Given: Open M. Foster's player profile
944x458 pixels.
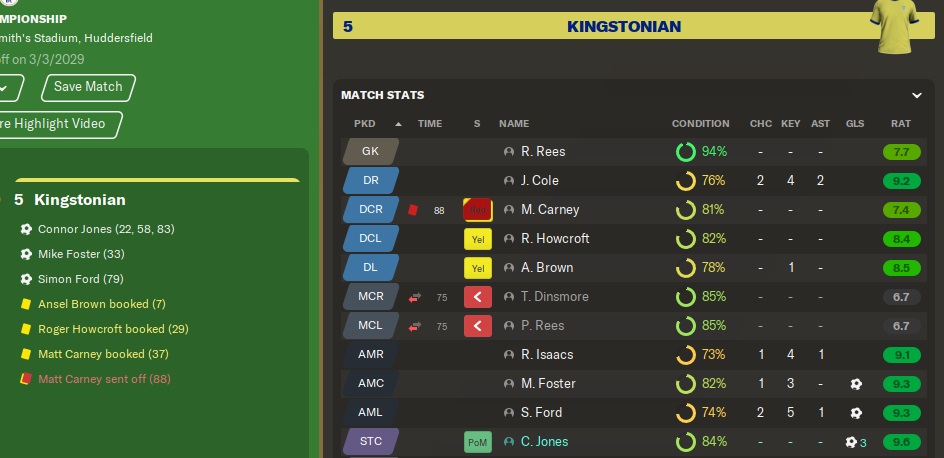Looking at the screenshot, I should pos(548,384).
